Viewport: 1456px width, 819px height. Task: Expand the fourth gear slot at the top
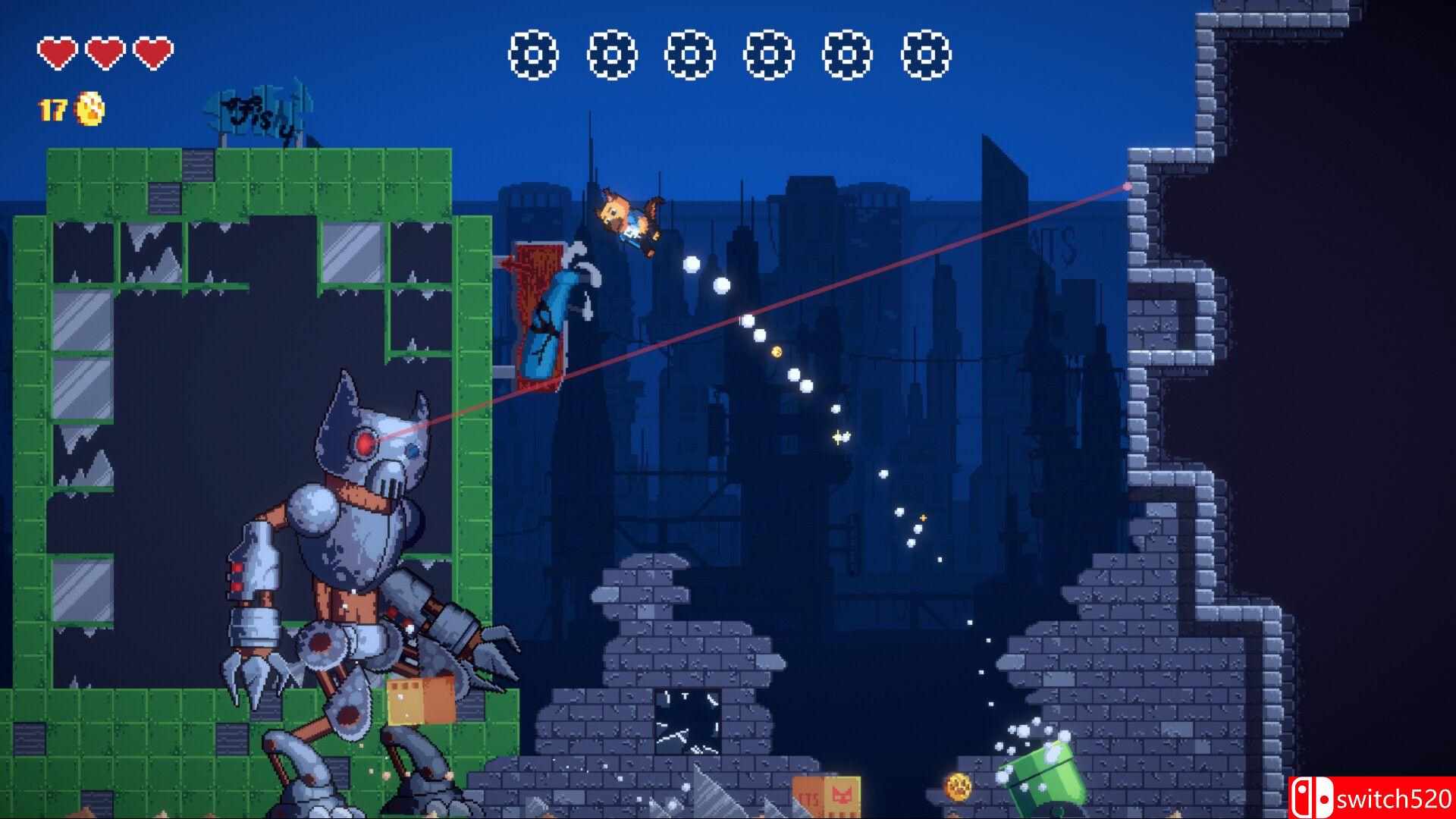[x=767, y=55]
